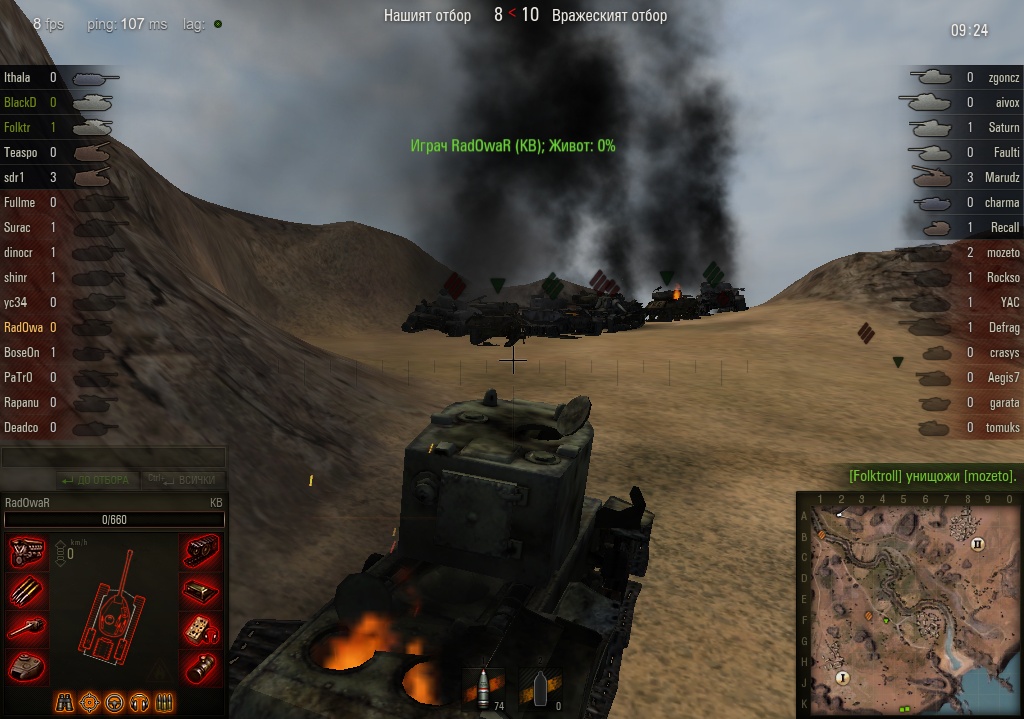Select the fuel tank module icon

(201, 591)
